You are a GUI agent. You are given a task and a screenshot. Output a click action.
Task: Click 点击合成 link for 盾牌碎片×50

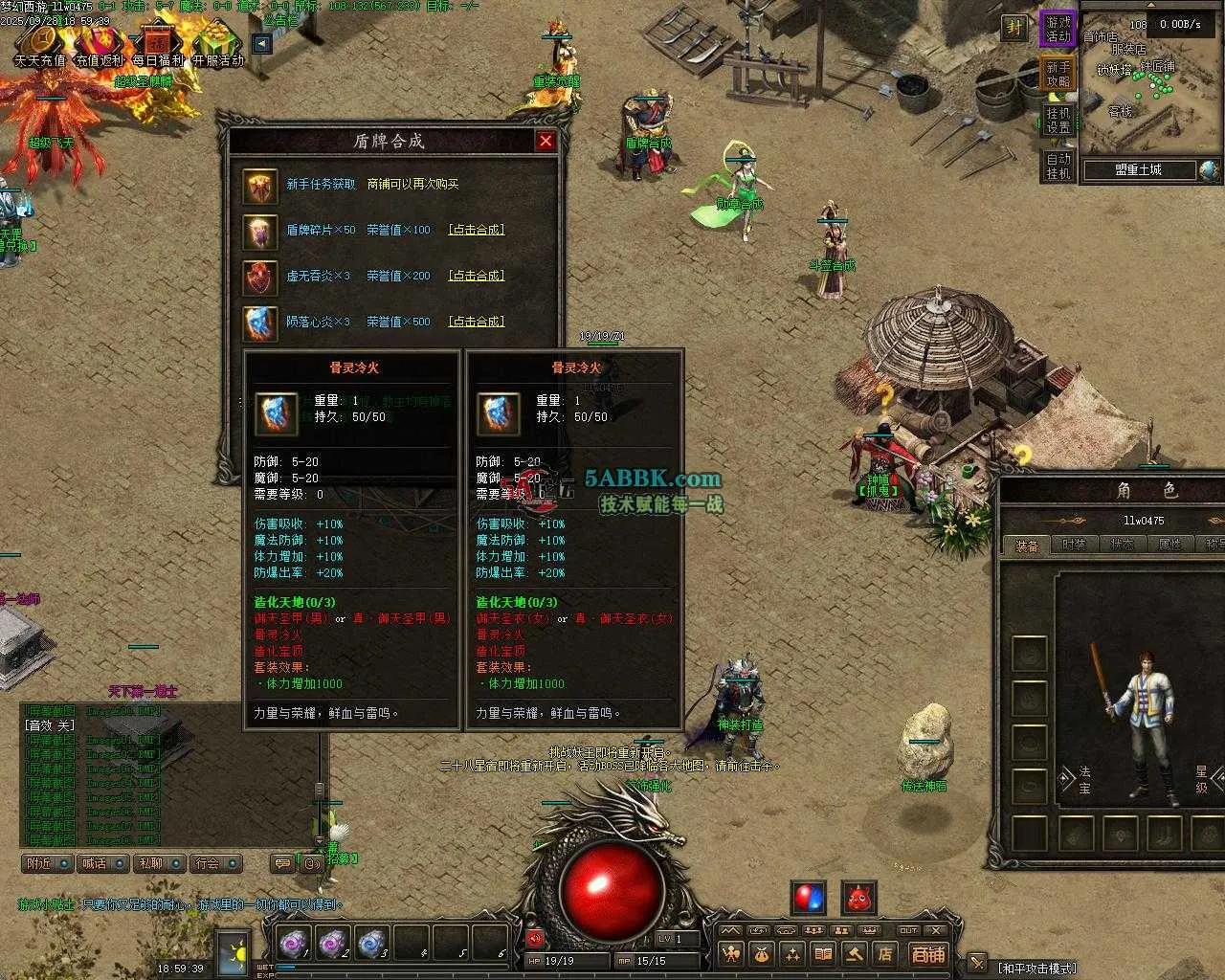[476, 230]
